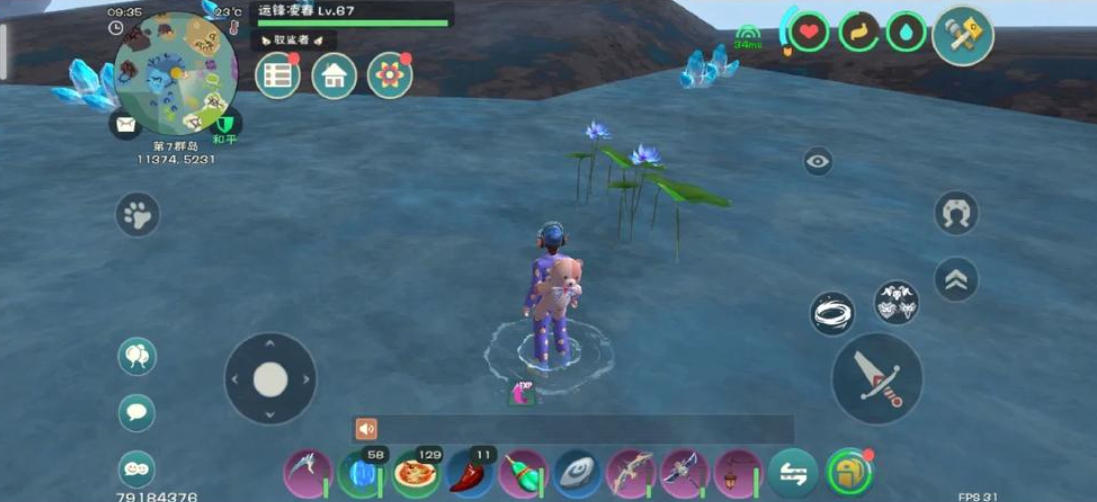Tap the double-chevron jump button

[956, 281]
